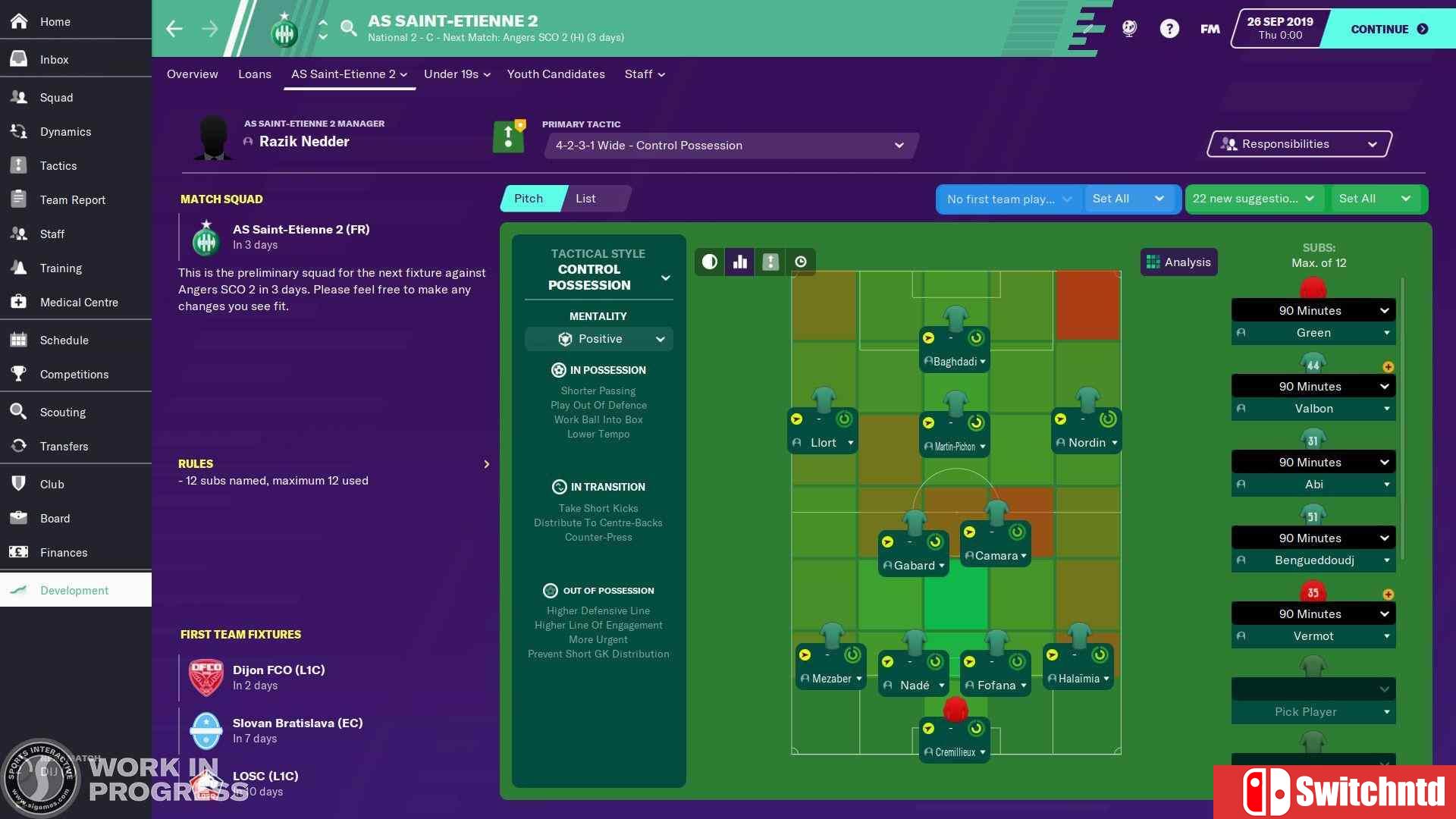Click the help question mark icon
The image size is (1456, 819).
coord(1170,28)
